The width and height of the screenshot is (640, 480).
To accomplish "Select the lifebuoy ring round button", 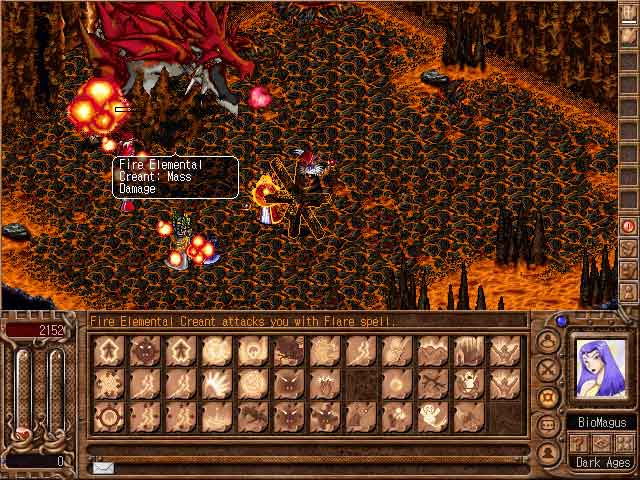I will pyautogui.click(x=548, y=397).
